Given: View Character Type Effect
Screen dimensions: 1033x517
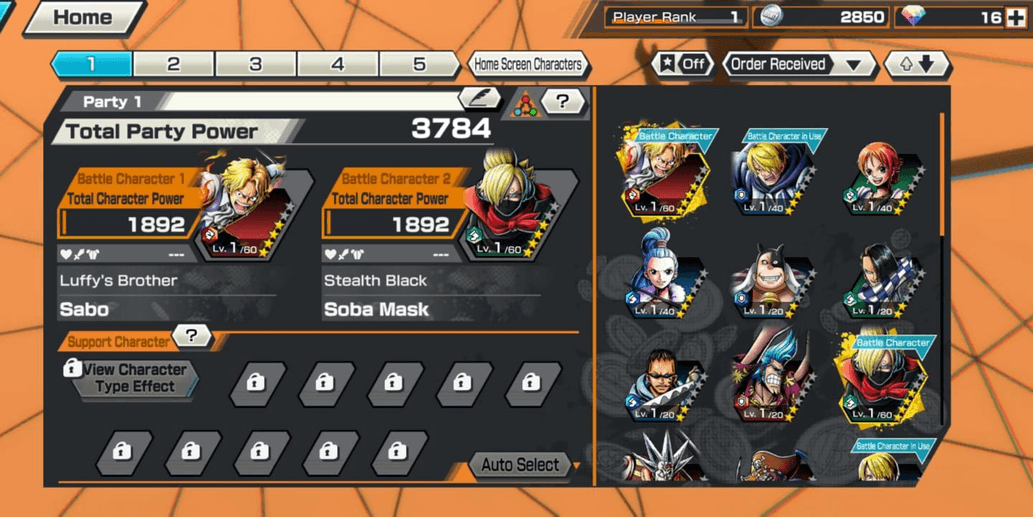Looking at the screenshot, I should pyautogui.click(x=134, y=378).
